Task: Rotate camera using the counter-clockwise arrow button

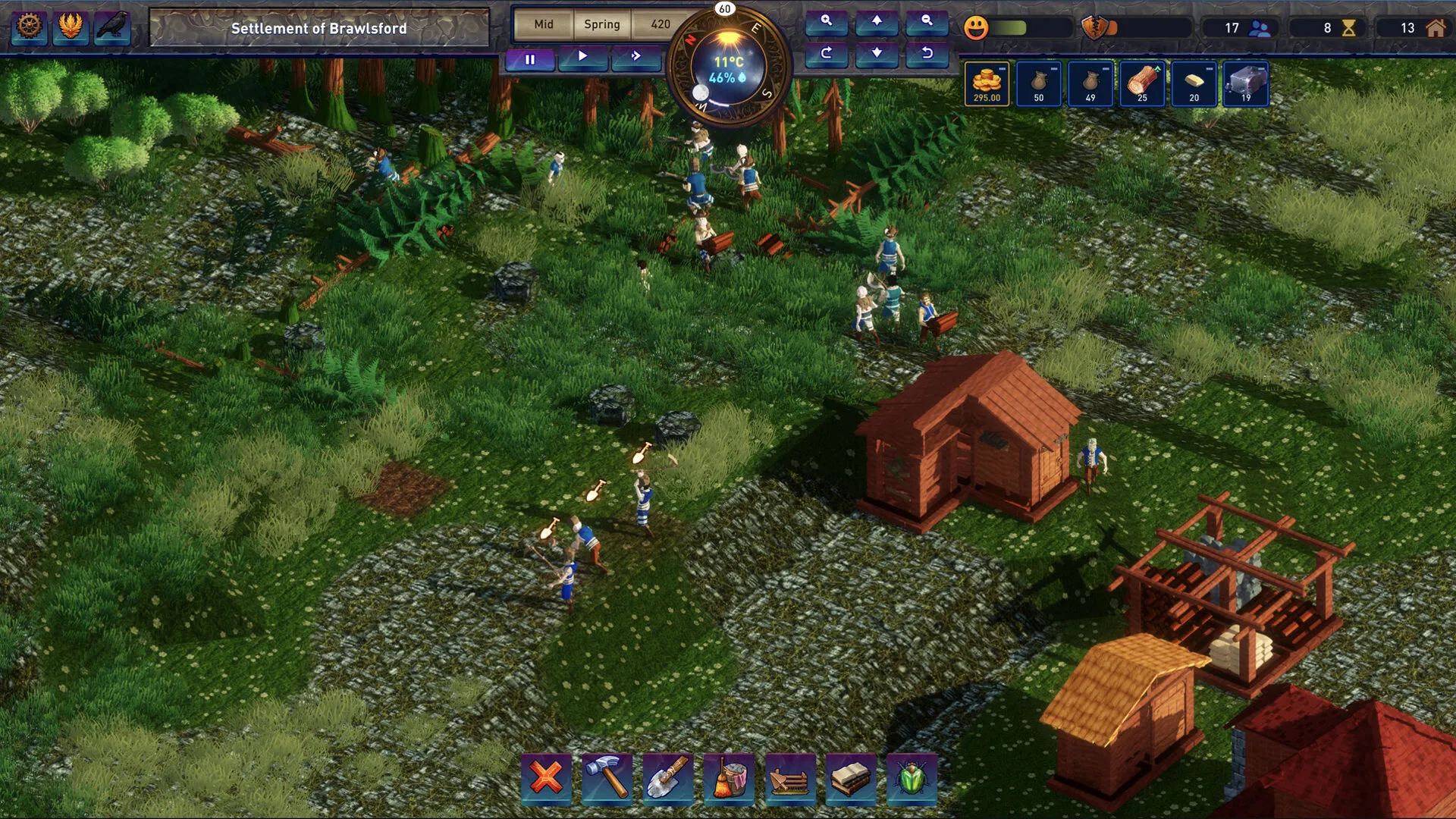Action: pos(927,53)
